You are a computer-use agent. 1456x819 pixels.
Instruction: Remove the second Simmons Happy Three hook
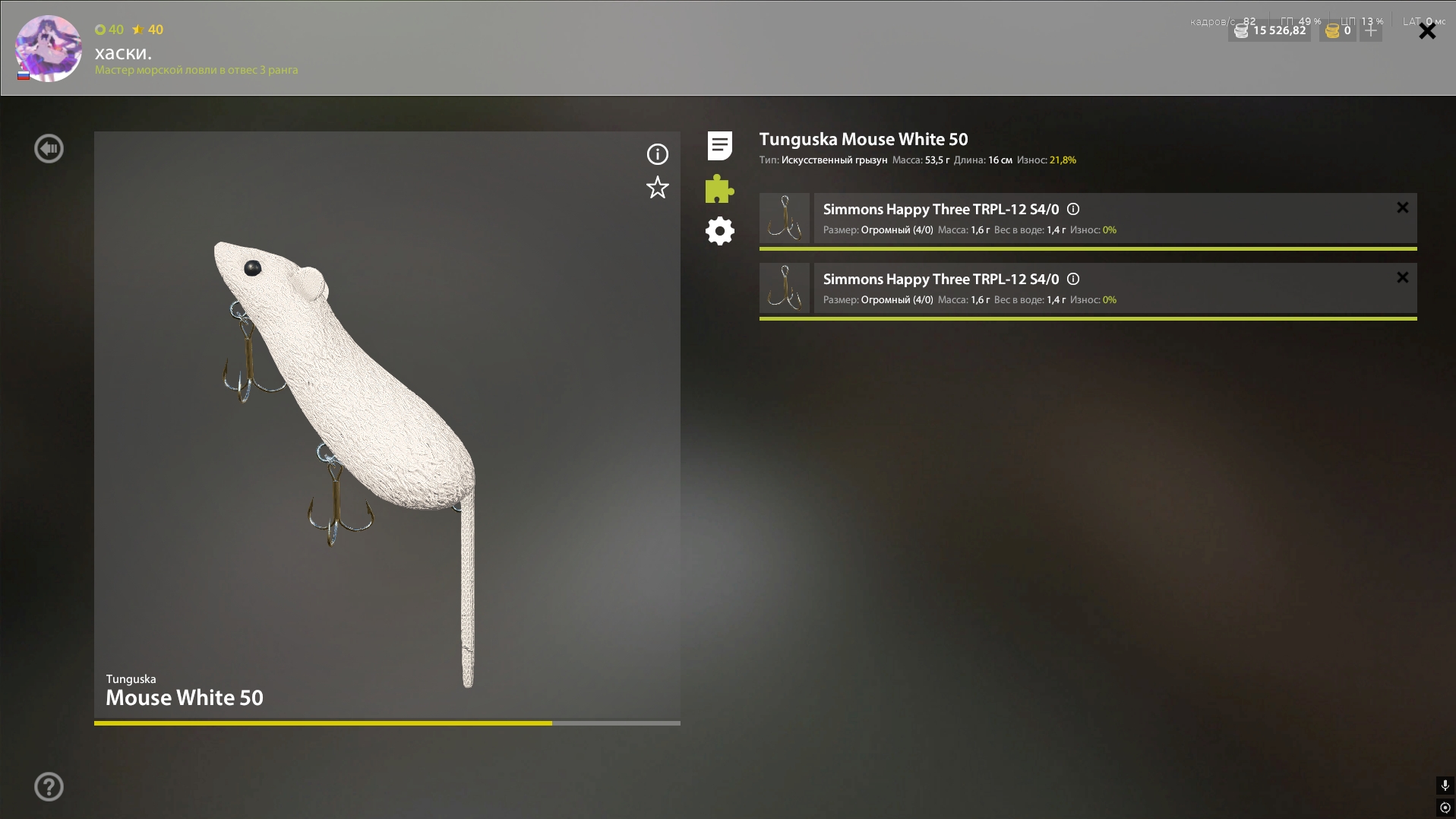coord(1402,277)
